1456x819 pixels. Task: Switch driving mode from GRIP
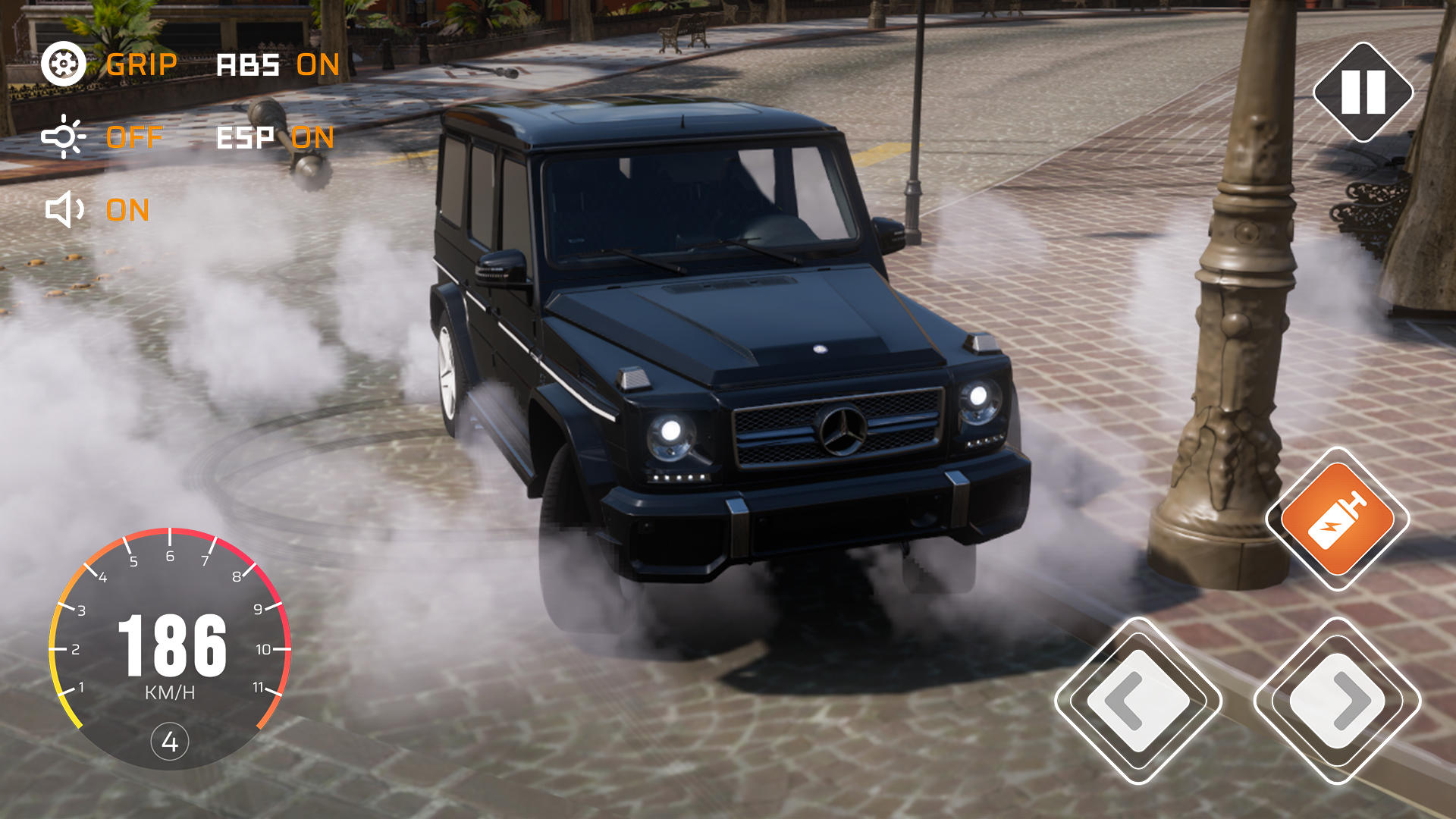coord(141,65)
